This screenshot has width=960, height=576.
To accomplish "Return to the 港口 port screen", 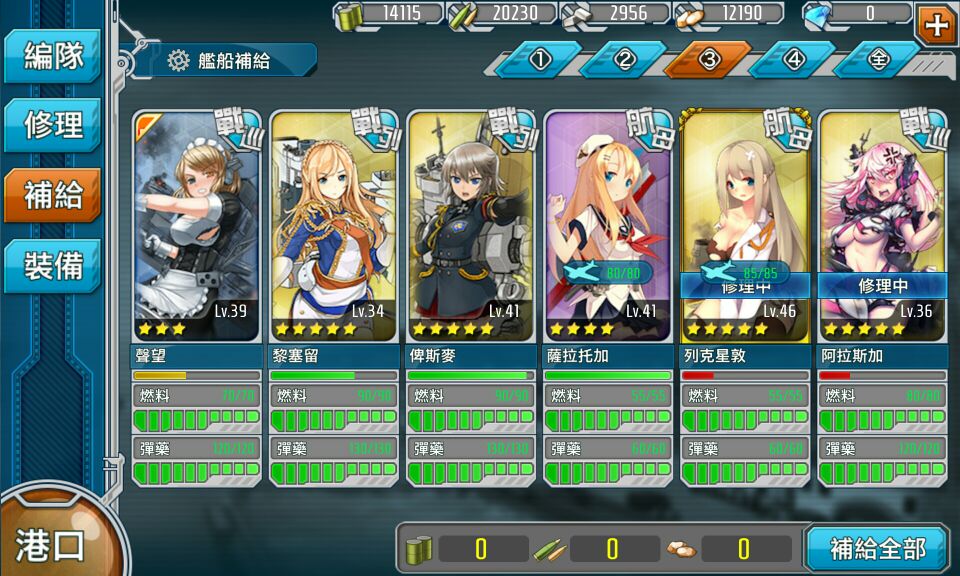I will tap(50, 543).
